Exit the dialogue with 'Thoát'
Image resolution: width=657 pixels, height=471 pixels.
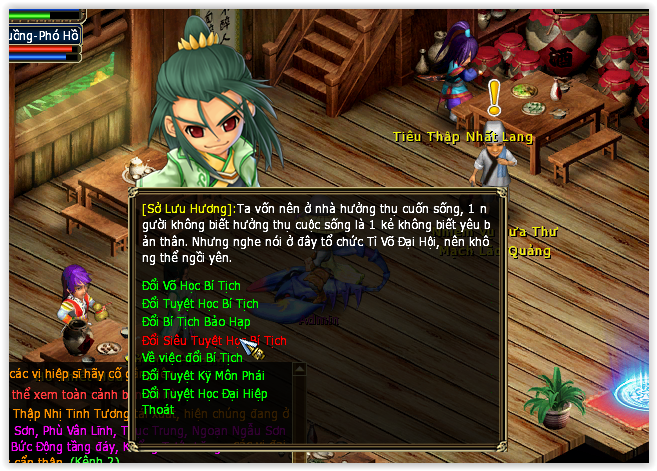tap(158, 410)
